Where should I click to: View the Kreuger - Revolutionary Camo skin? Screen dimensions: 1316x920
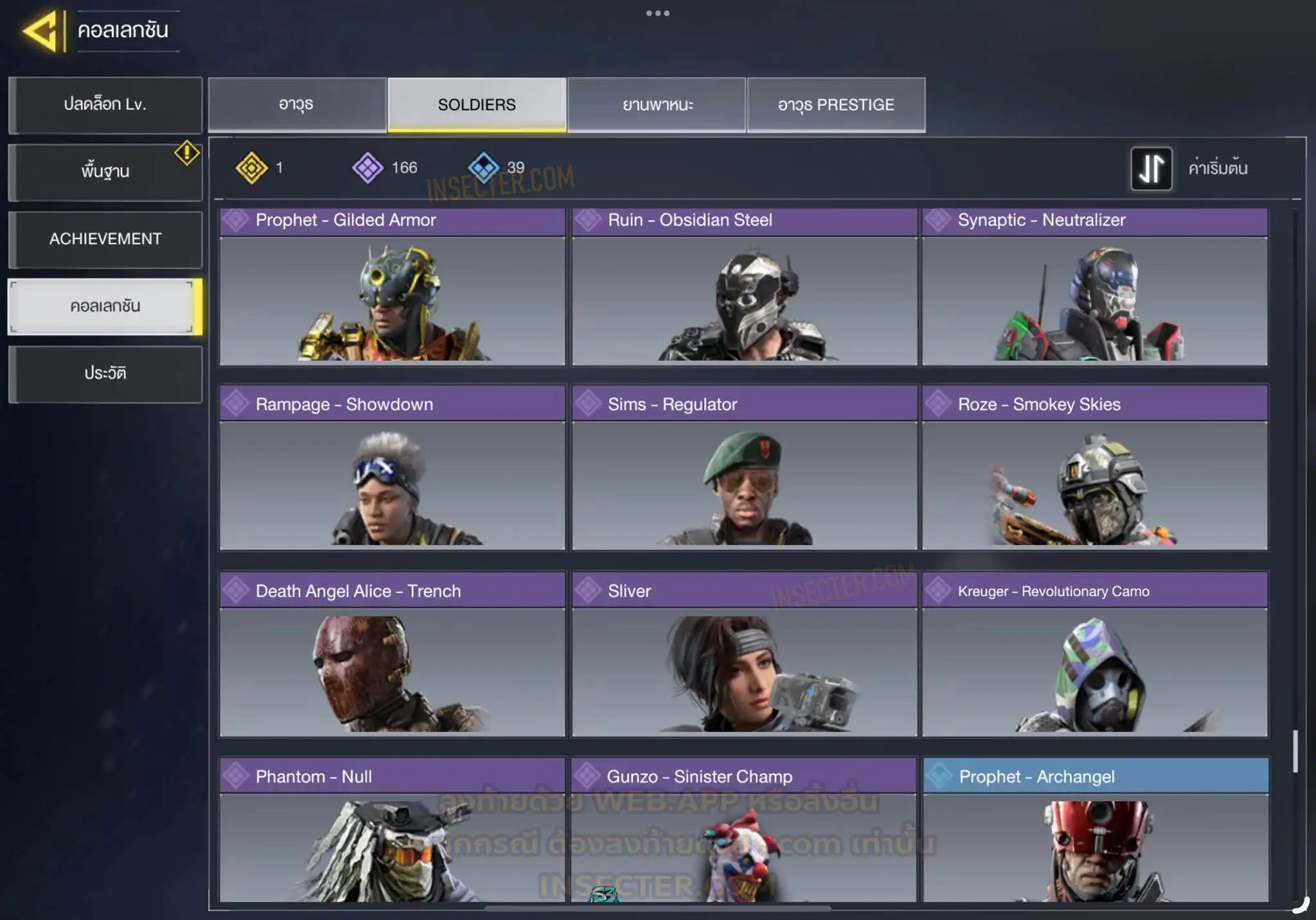[1095, 654]
